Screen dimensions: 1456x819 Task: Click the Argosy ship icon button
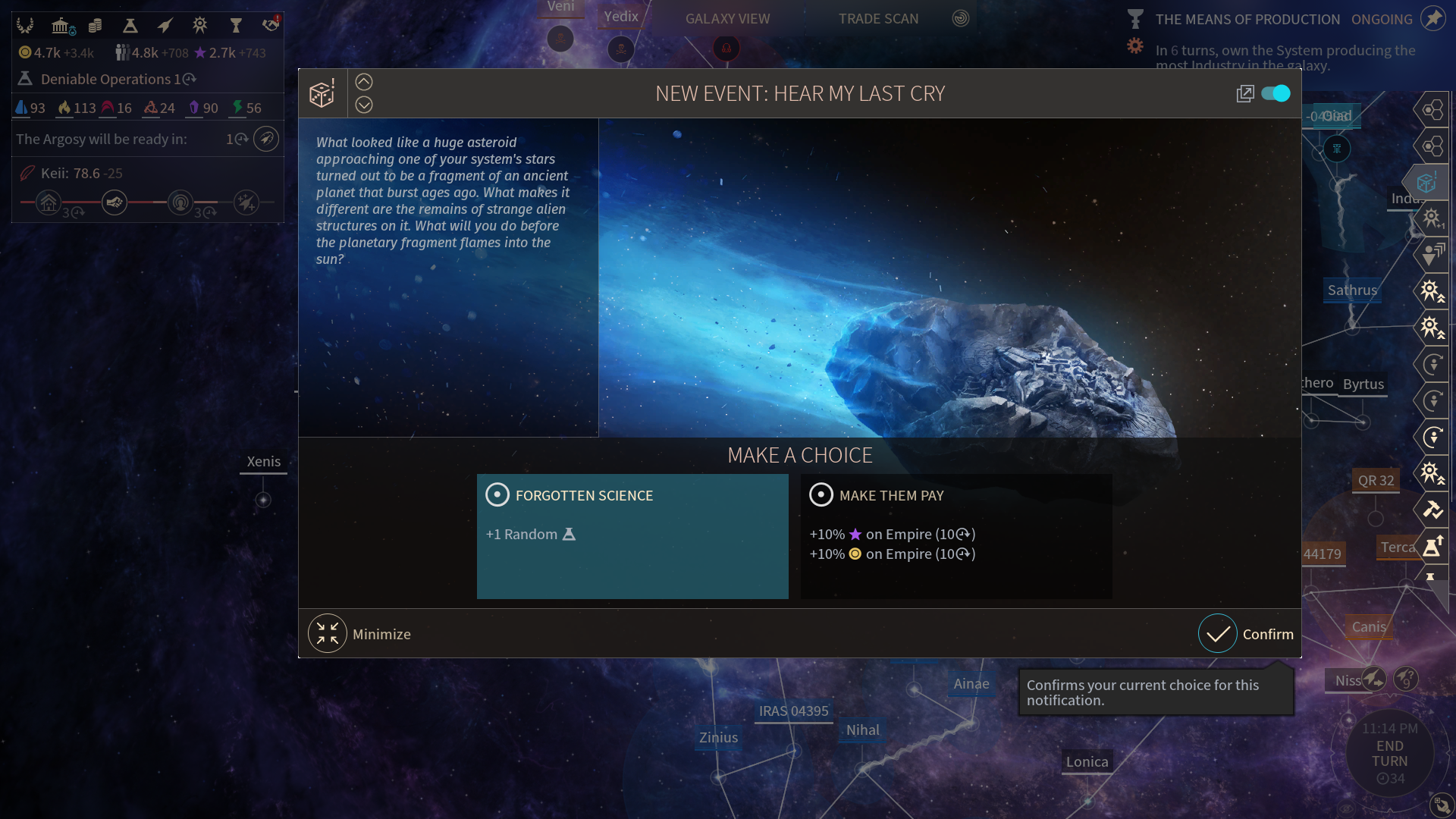pyautogui.click(x=265, y=139)
